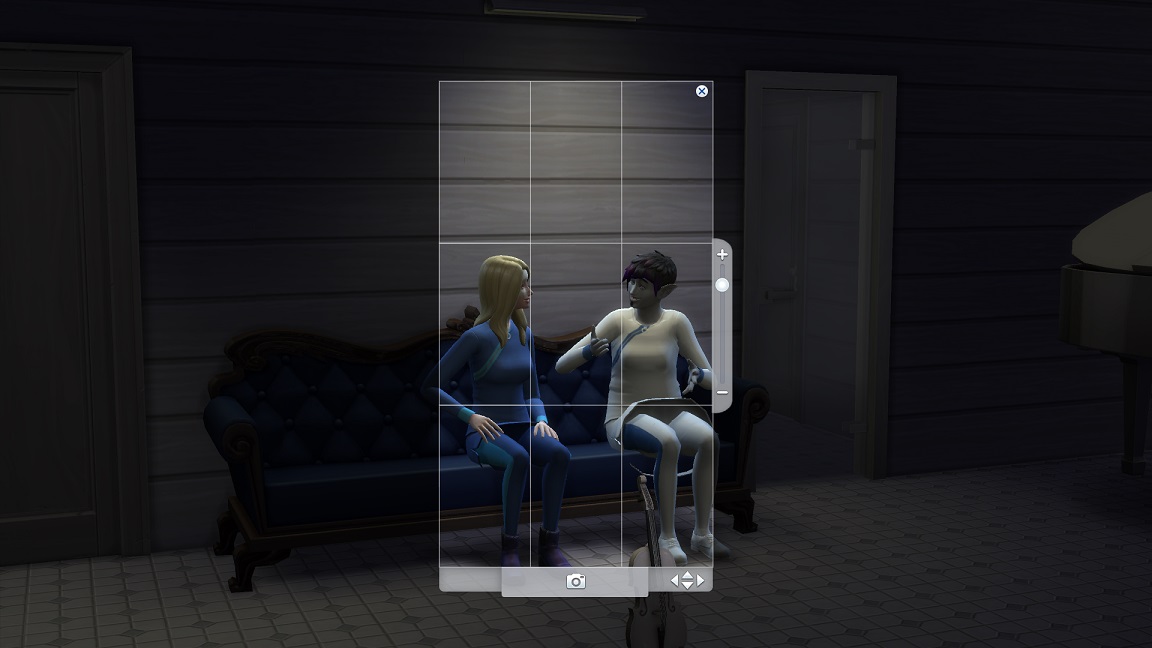Zoom out with the minus button
This screenshot has height=648, width=1152.
tap(722, 393)
